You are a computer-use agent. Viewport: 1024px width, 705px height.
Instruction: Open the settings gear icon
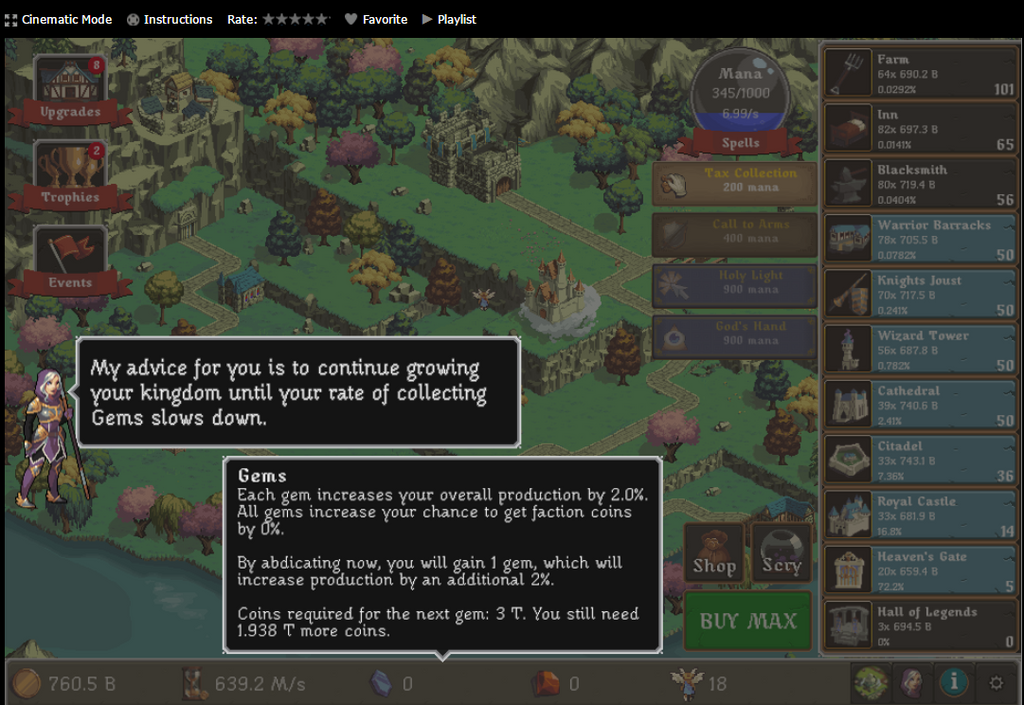click(996, 684)
